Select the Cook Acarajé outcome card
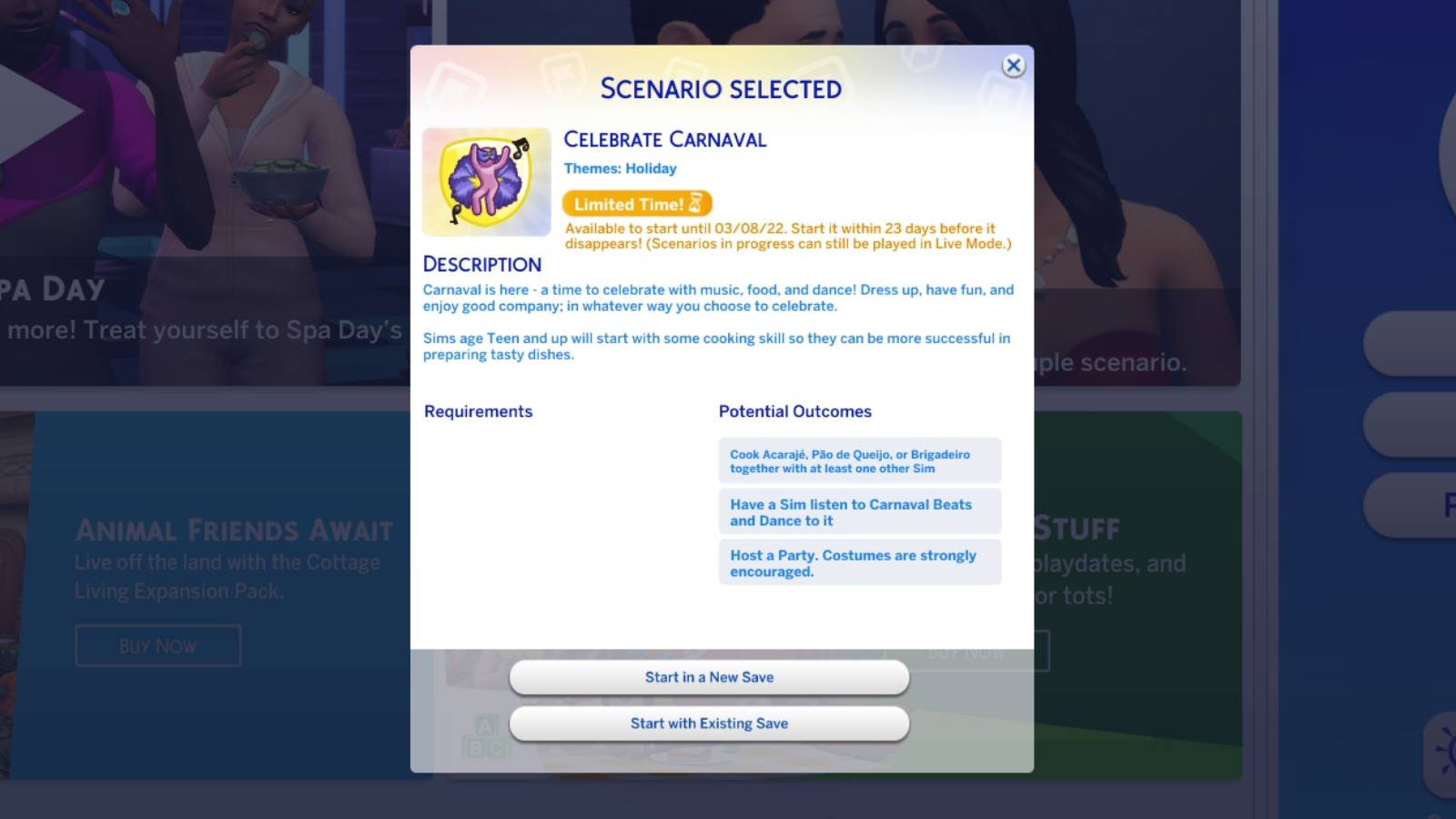Viewport: 1456px width, 819px height. (859, 460)
